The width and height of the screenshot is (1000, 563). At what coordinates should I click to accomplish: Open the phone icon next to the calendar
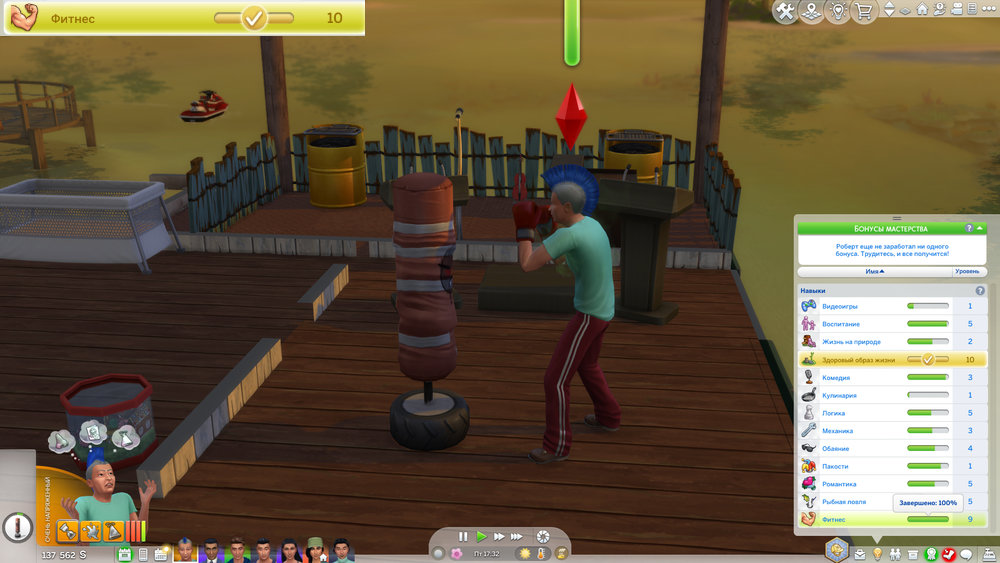pos(143,554)
